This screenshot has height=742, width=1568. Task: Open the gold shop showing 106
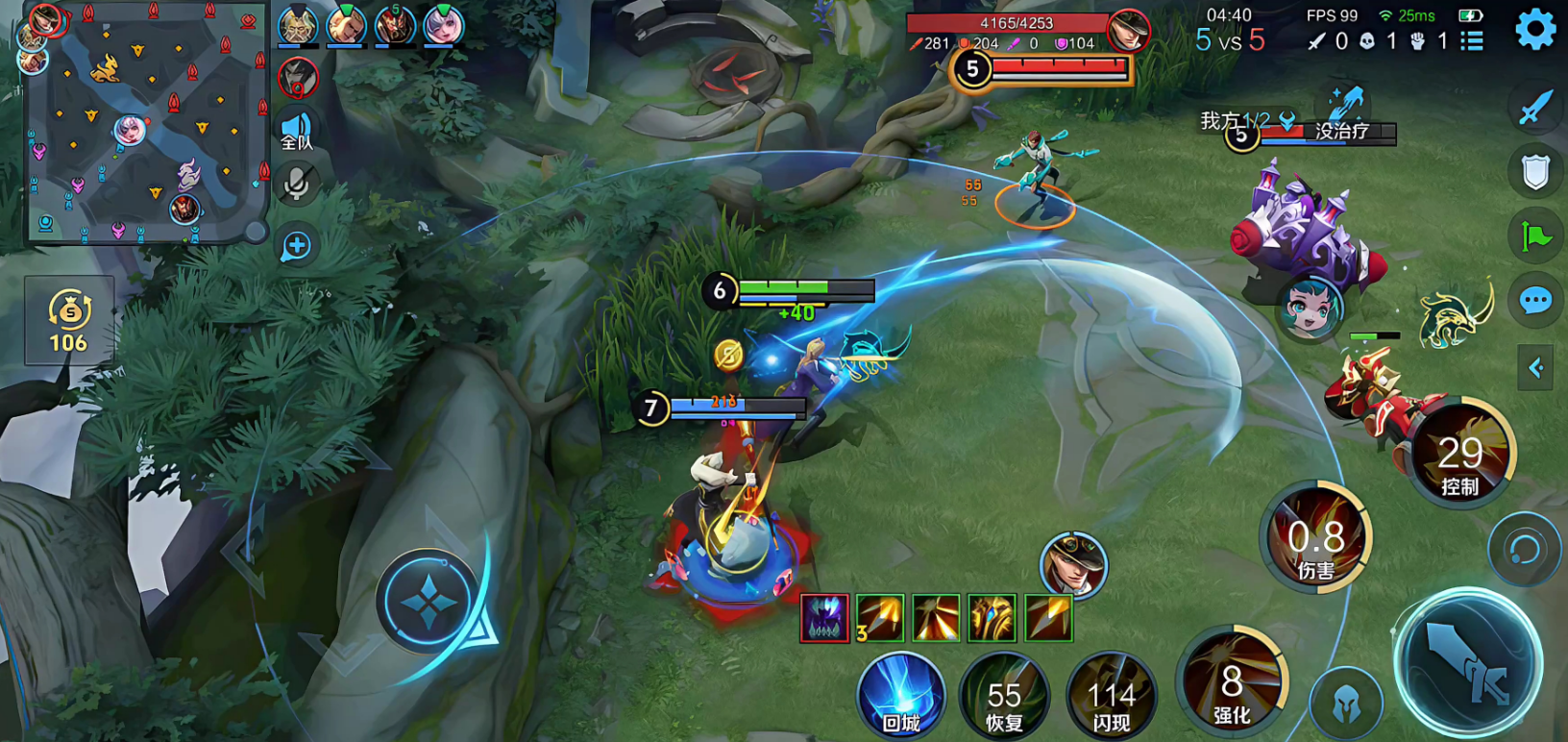point(69,321)
